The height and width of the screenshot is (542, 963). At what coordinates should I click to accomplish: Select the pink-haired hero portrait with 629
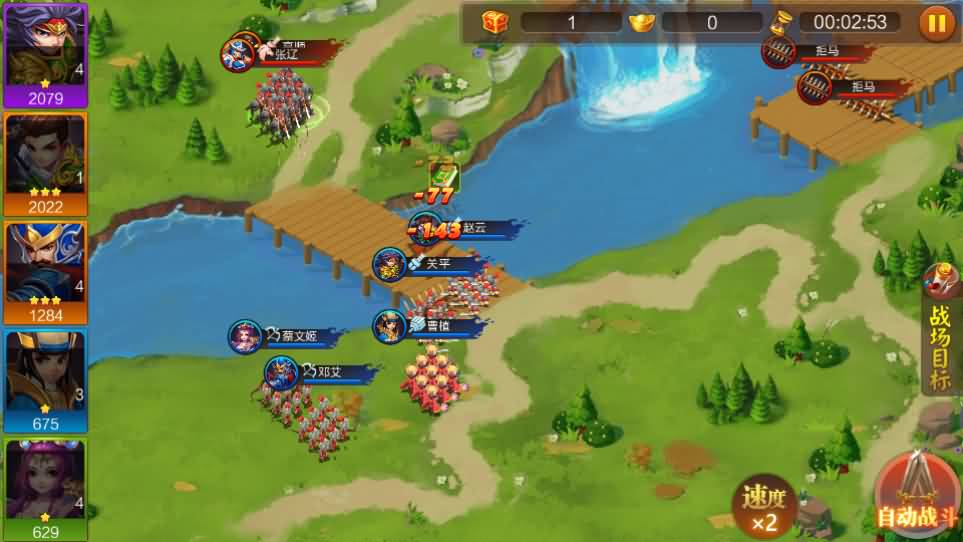click(45, 488)
